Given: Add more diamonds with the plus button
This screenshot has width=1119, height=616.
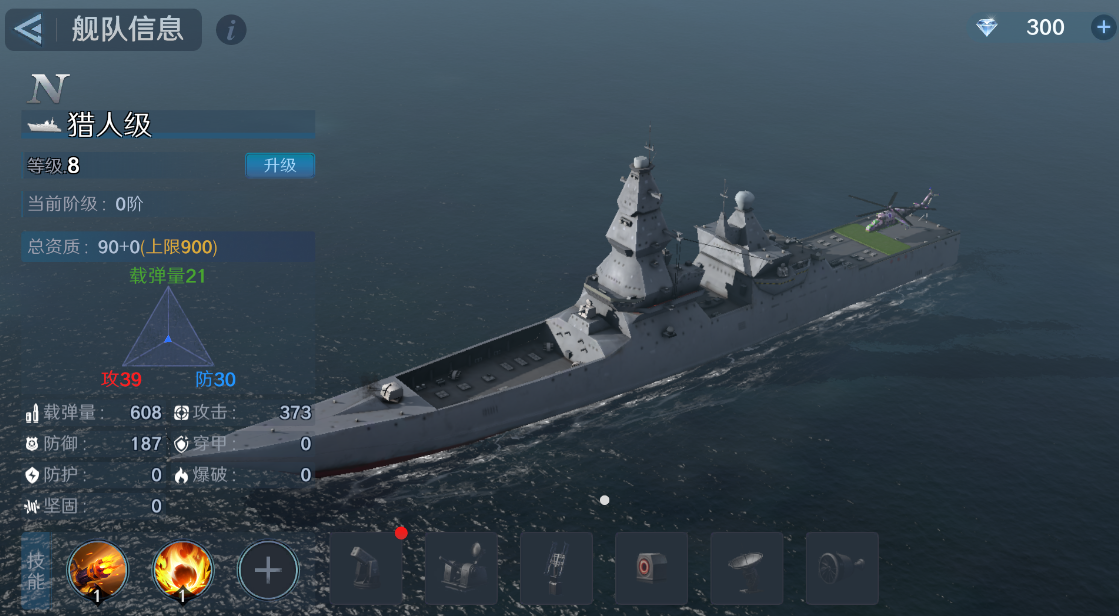Looking at the screenshot, I should pos(1103,28).
